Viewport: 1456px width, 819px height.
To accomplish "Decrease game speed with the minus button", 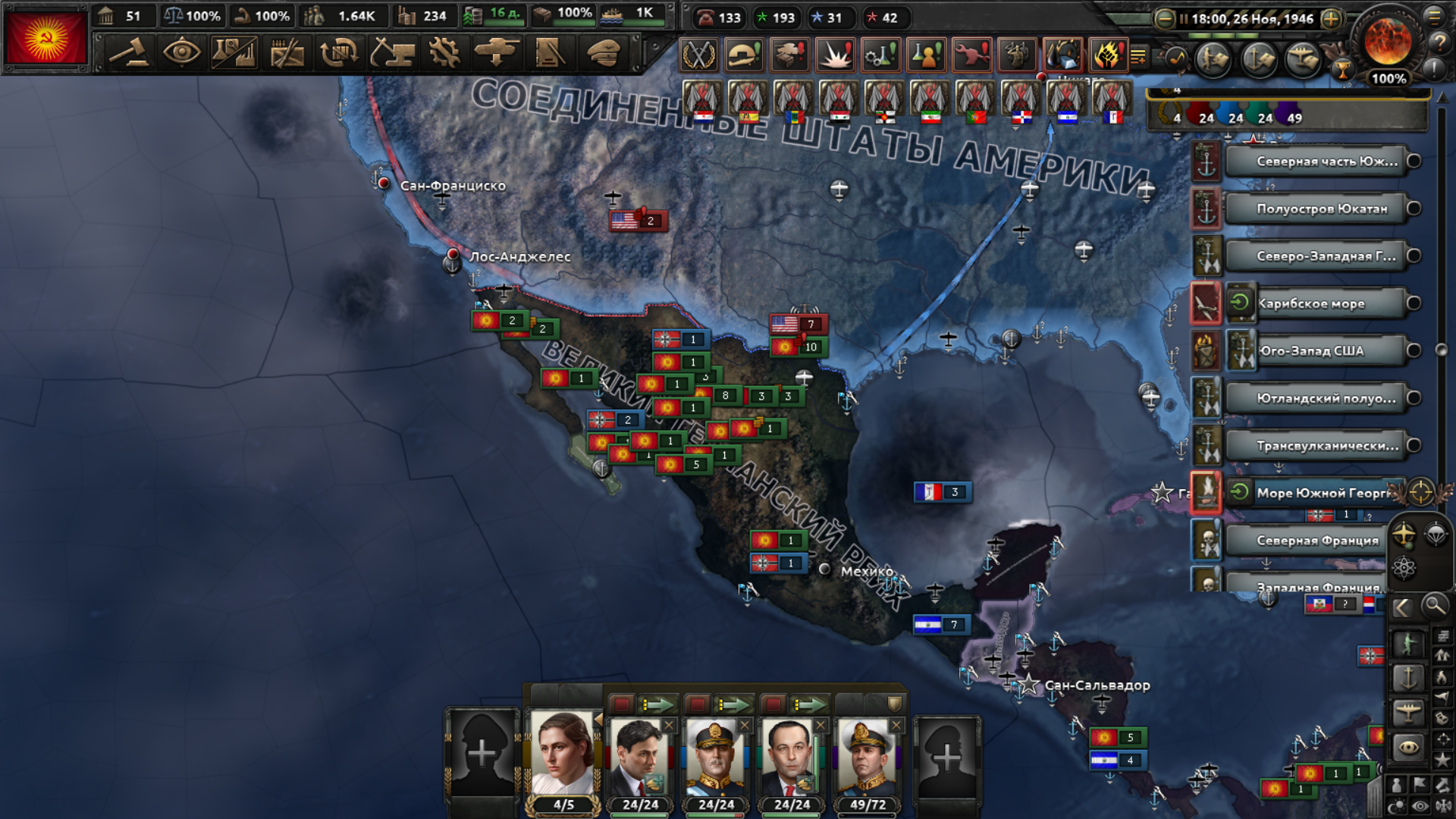I will pos(1165,19).
